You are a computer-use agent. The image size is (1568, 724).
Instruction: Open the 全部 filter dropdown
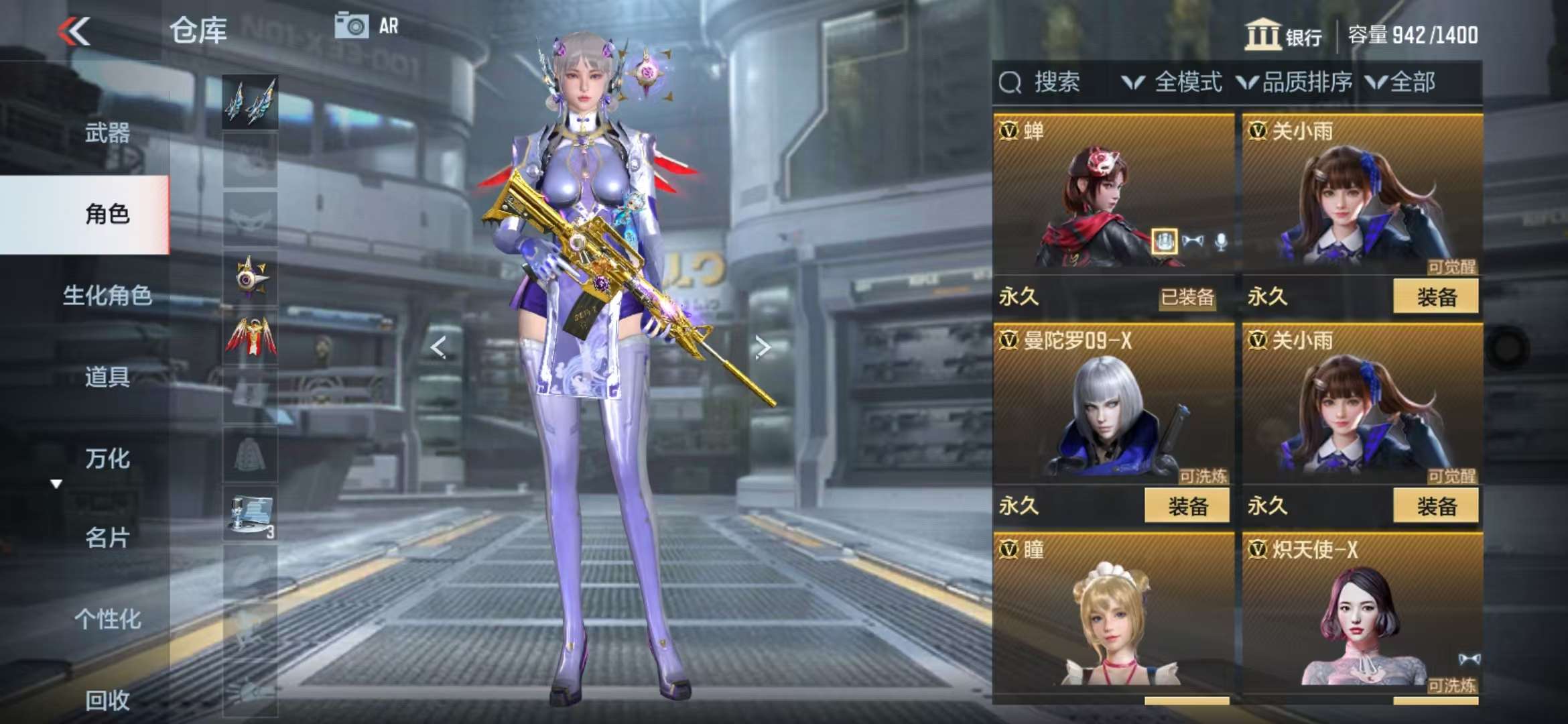pyautogui.click(x=1400, y=82)
